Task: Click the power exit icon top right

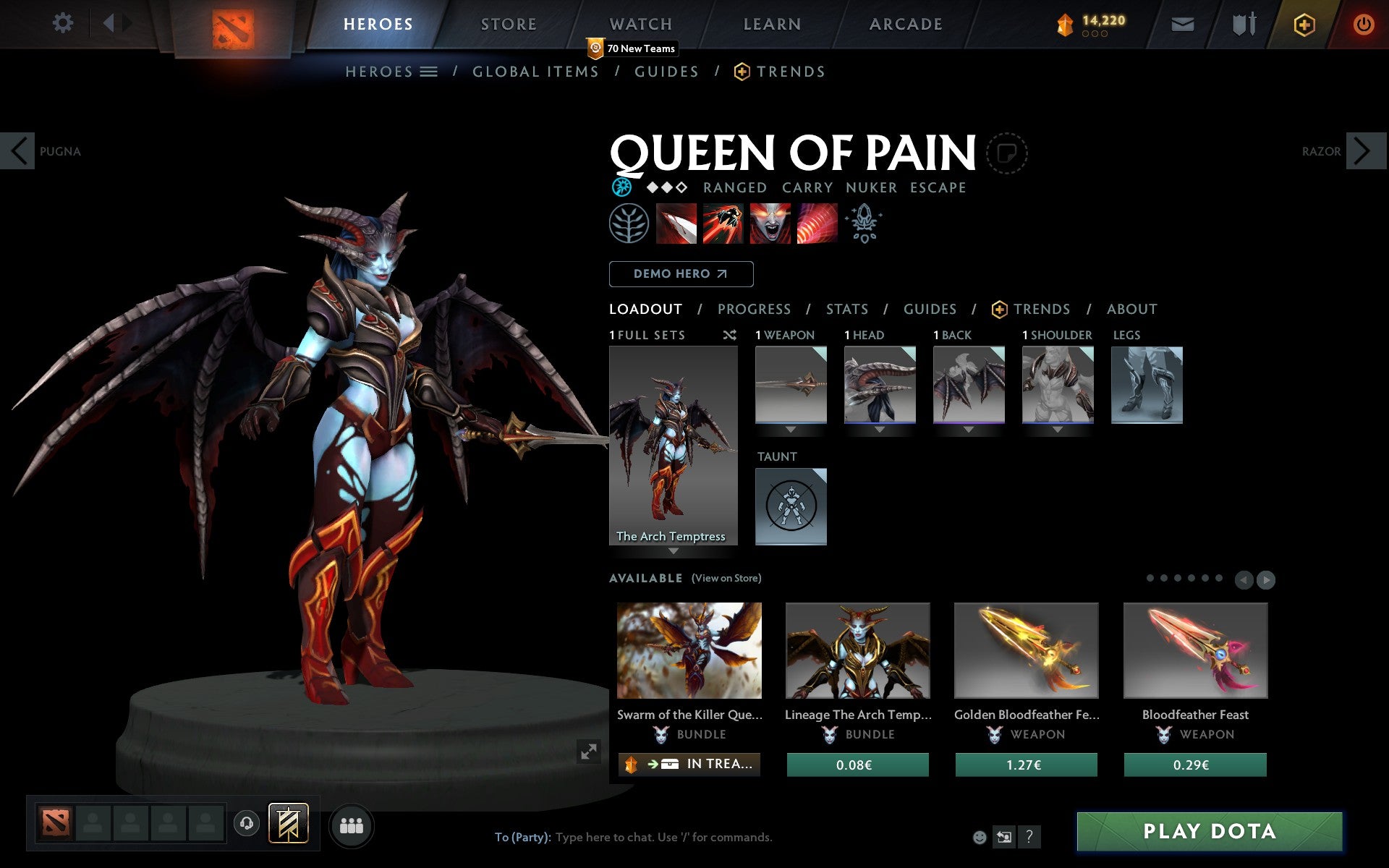Action: [1364, 23]
